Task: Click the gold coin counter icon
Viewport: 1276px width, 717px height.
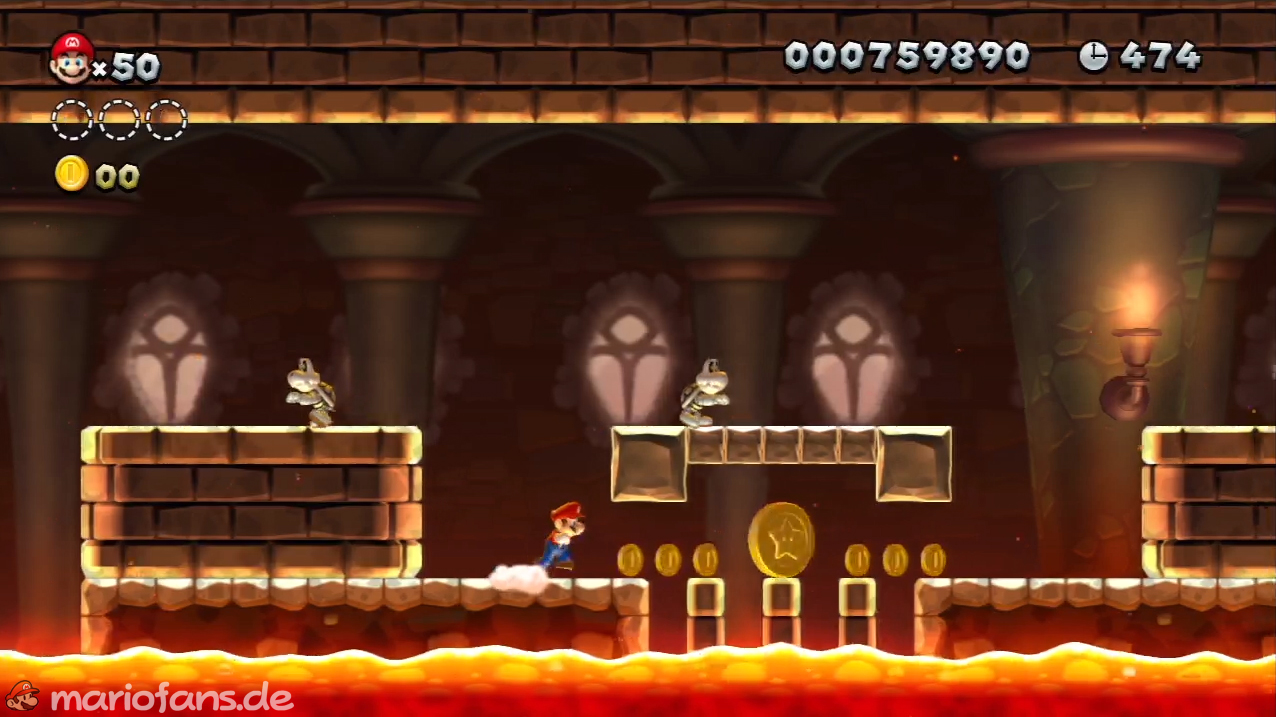Action: [x=71, y=174]
